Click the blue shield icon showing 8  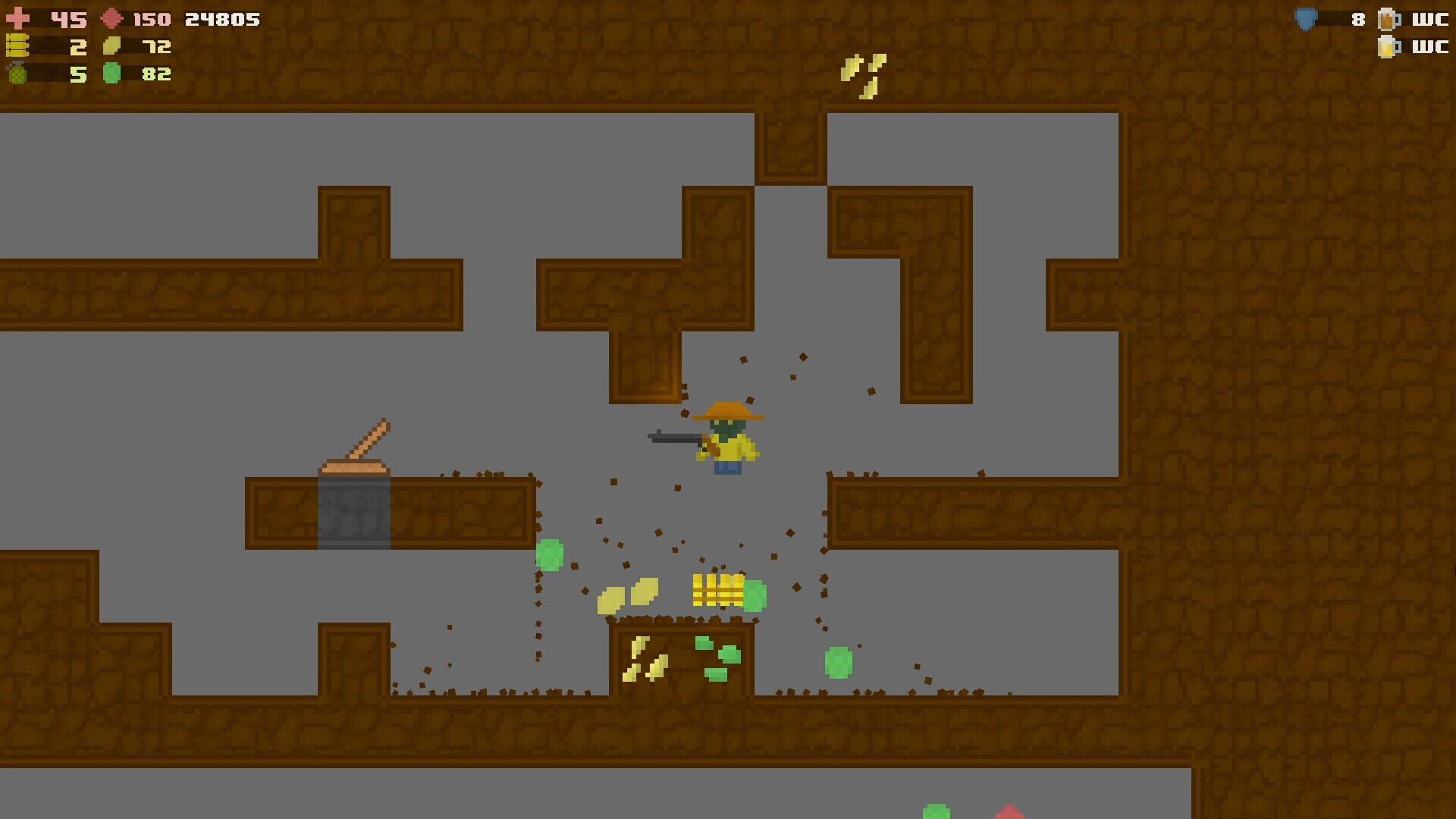(x=1306, y=17)
